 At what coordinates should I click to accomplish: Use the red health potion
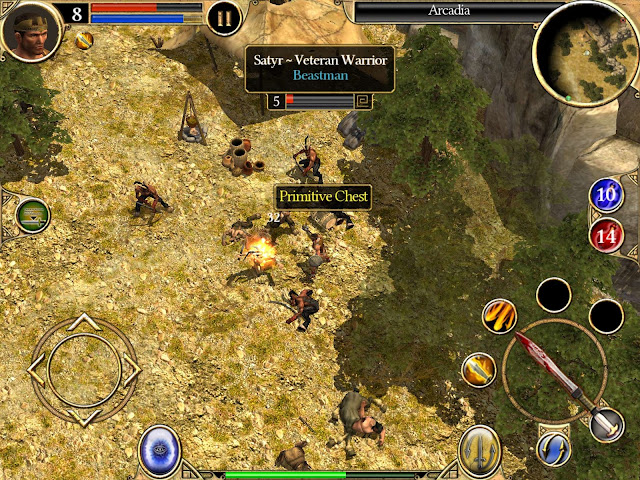pyautogui.click(x=606, y=237)
